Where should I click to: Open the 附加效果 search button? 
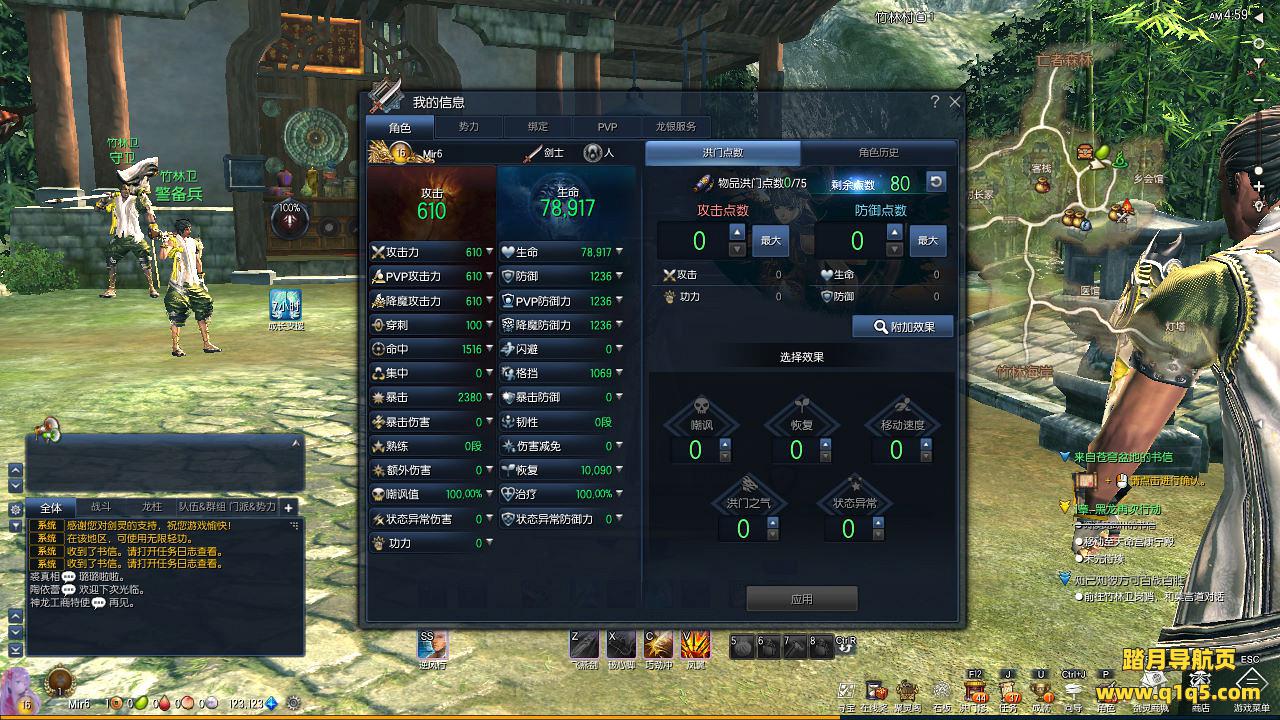point(902,327)
